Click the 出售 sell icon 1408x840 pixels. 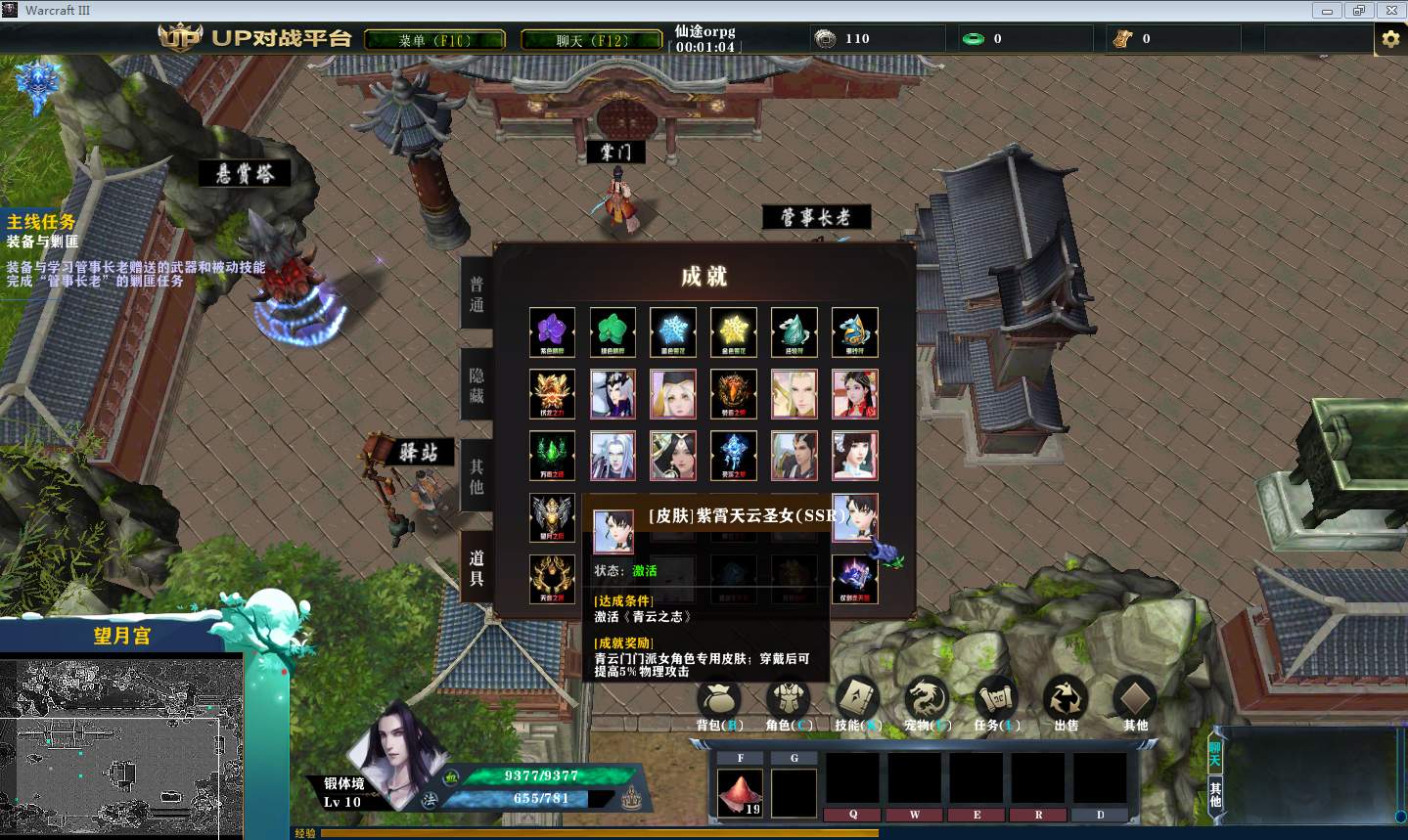pos(1066,700)
